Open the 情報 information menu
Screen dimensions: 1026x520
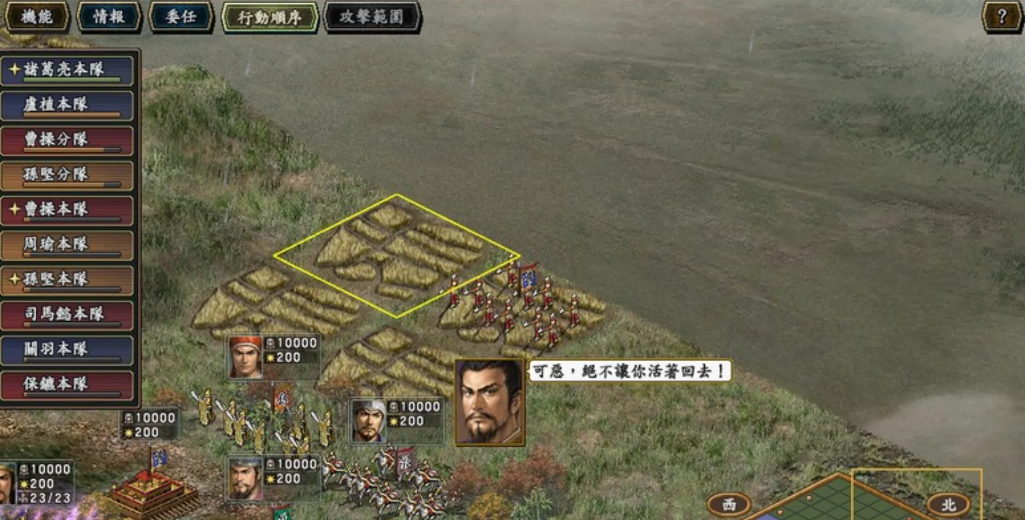(x=108, y=17)
